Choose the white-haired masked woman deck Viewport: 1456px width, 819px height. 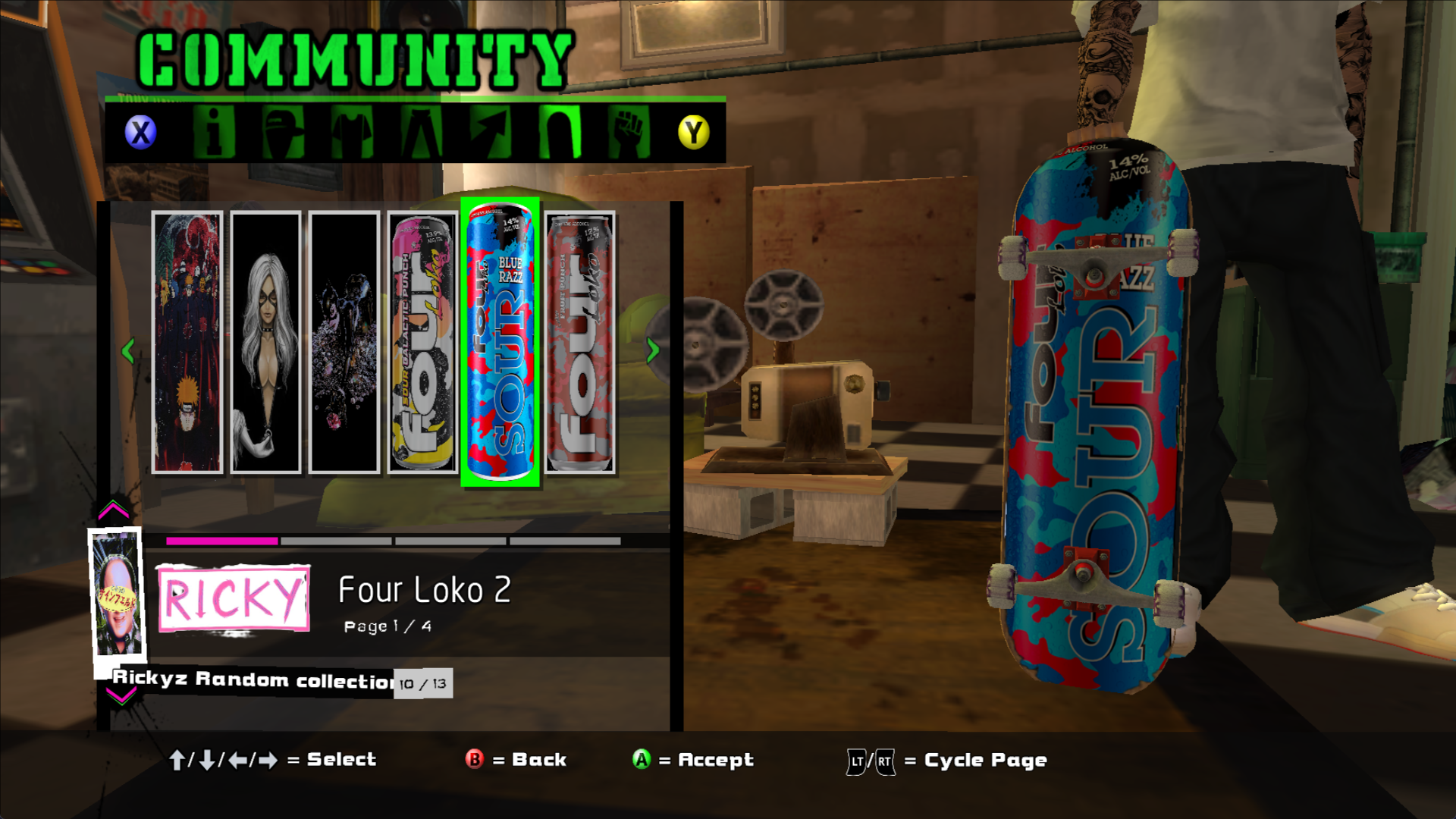click(x=265, y=343)
